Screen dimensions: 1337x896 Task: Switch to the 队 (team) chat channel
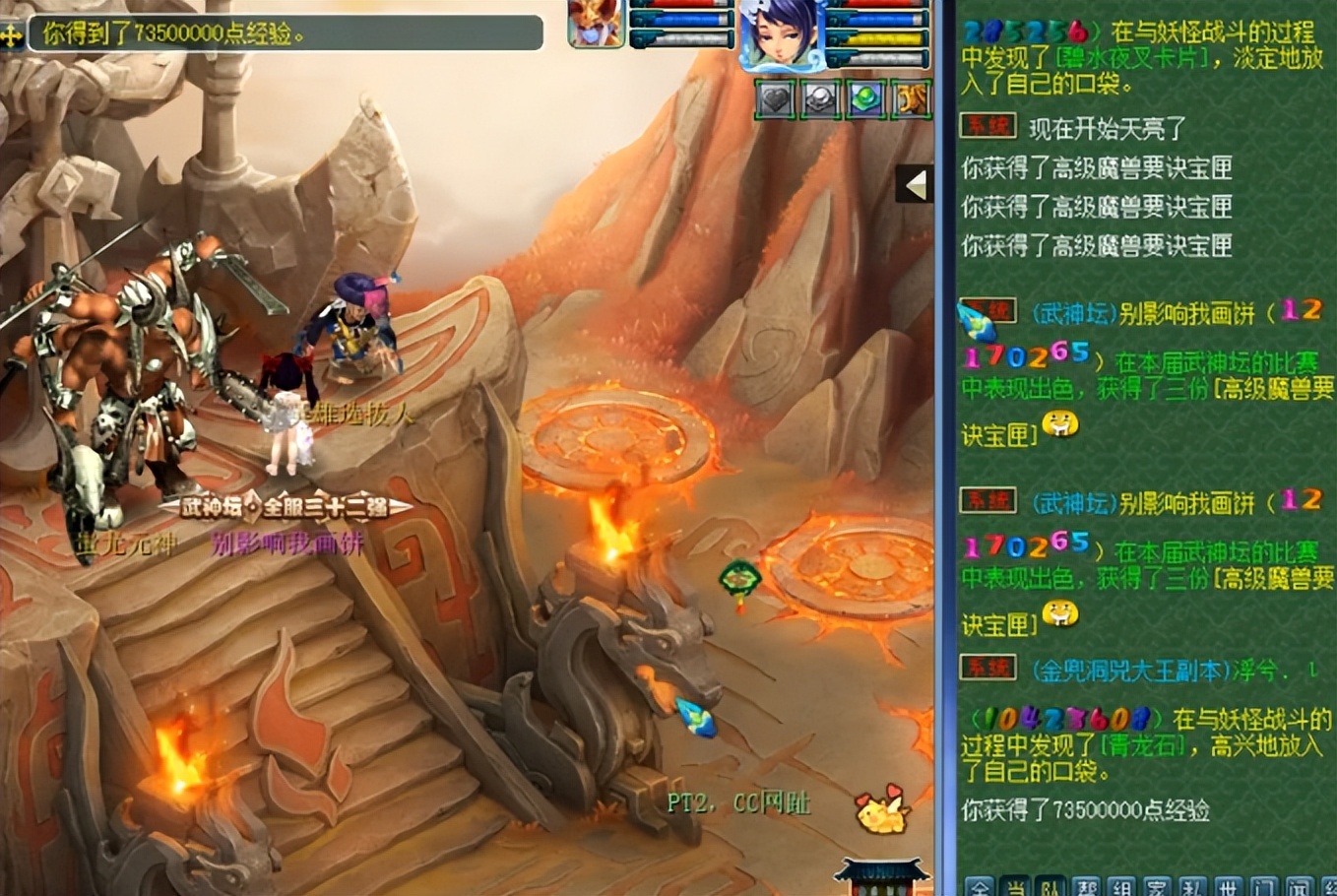(x=1050, y=886)
